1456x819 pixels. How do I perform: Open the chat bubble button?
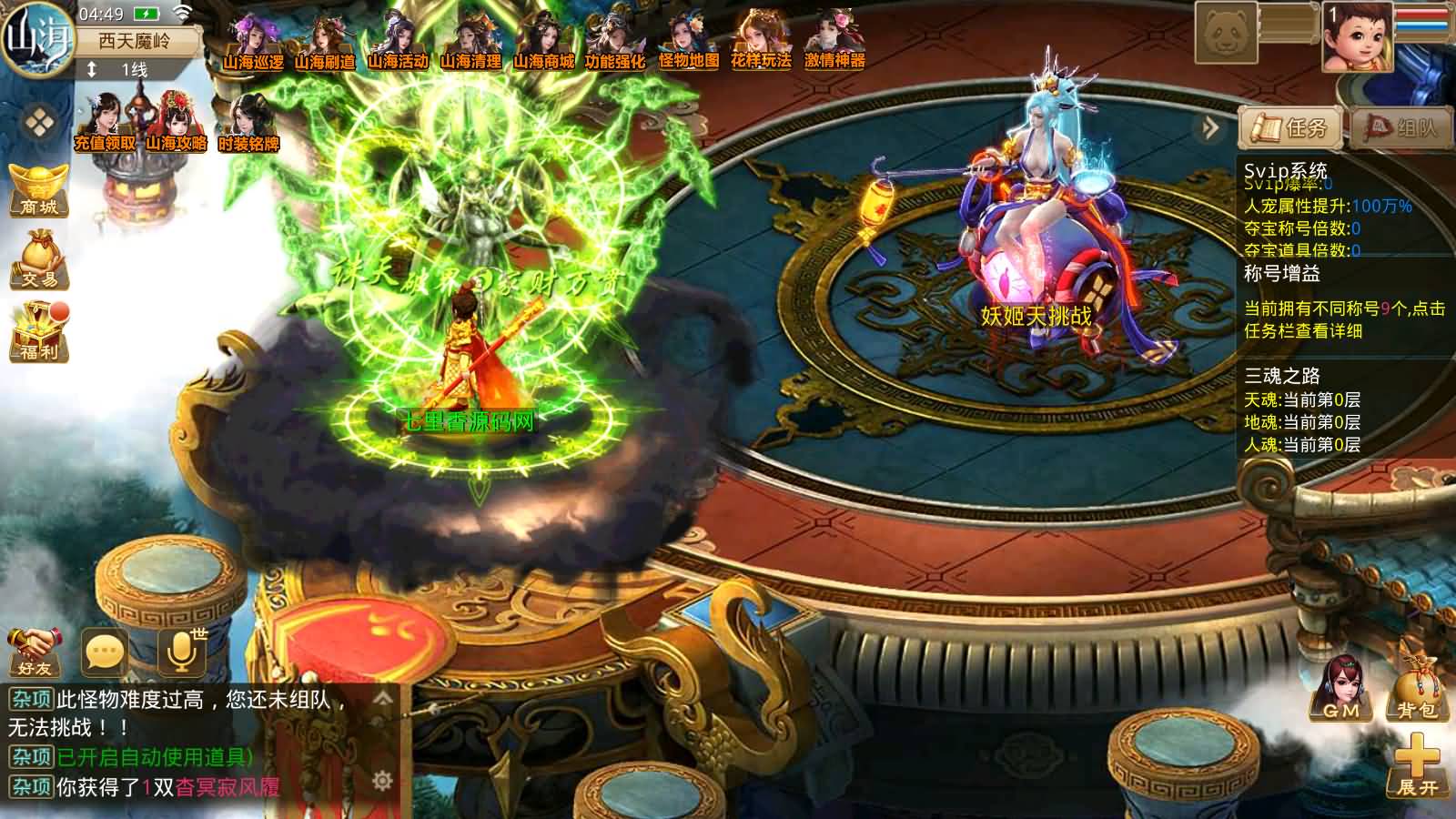[x=104, y=652]
